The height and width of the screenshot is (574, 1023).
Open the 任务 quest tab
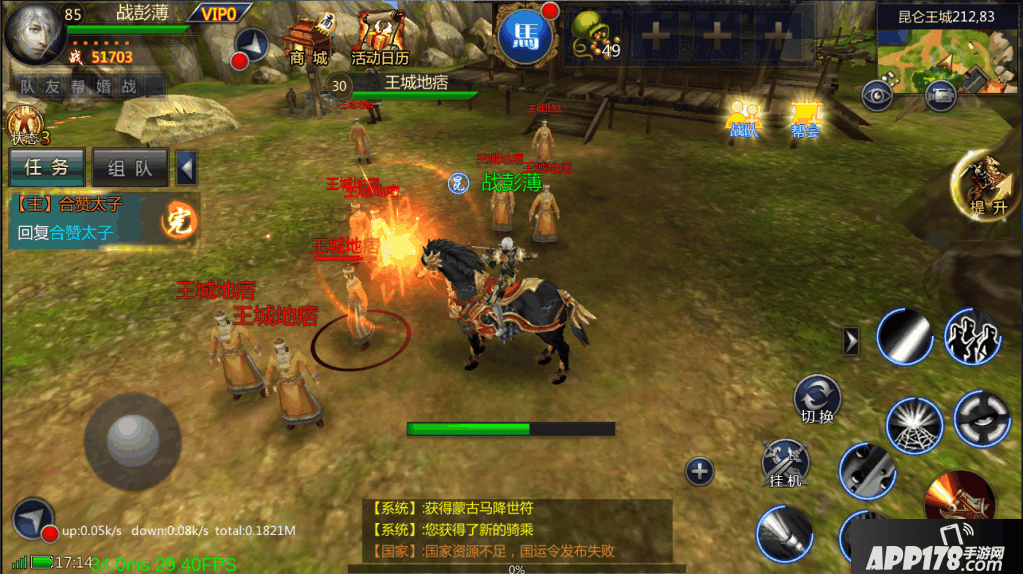pyautogui.click(x=47, y=168)
